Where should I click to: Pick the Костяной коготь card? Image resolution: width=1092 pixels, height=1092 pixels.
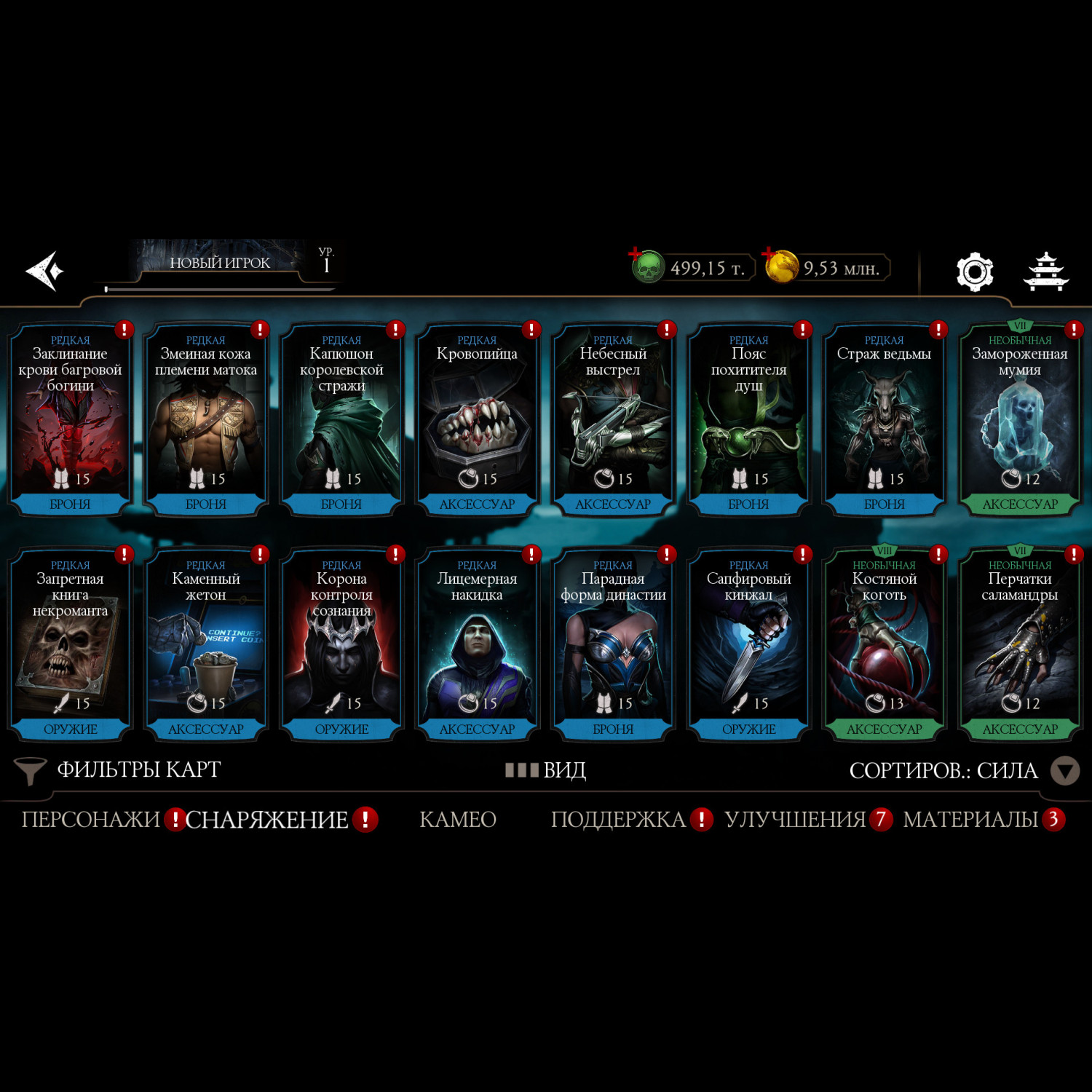click(x=884, y=645)
